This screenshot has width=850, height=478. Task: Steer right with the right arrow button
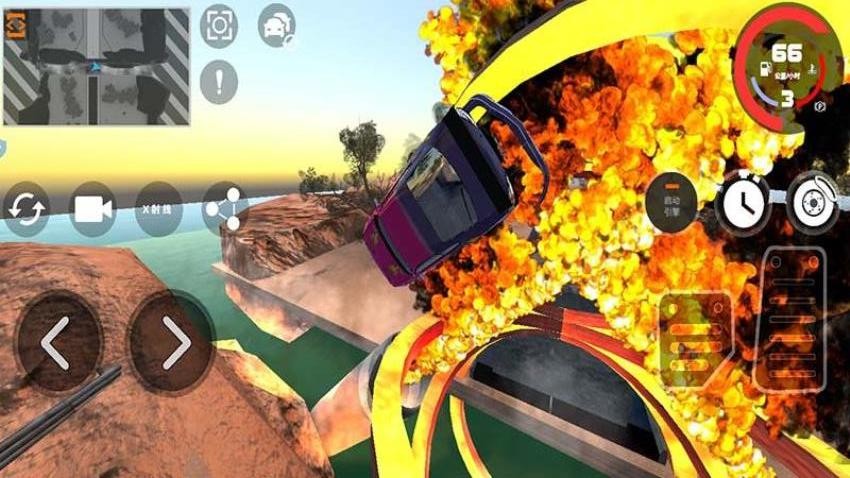(x=171, y=342)
